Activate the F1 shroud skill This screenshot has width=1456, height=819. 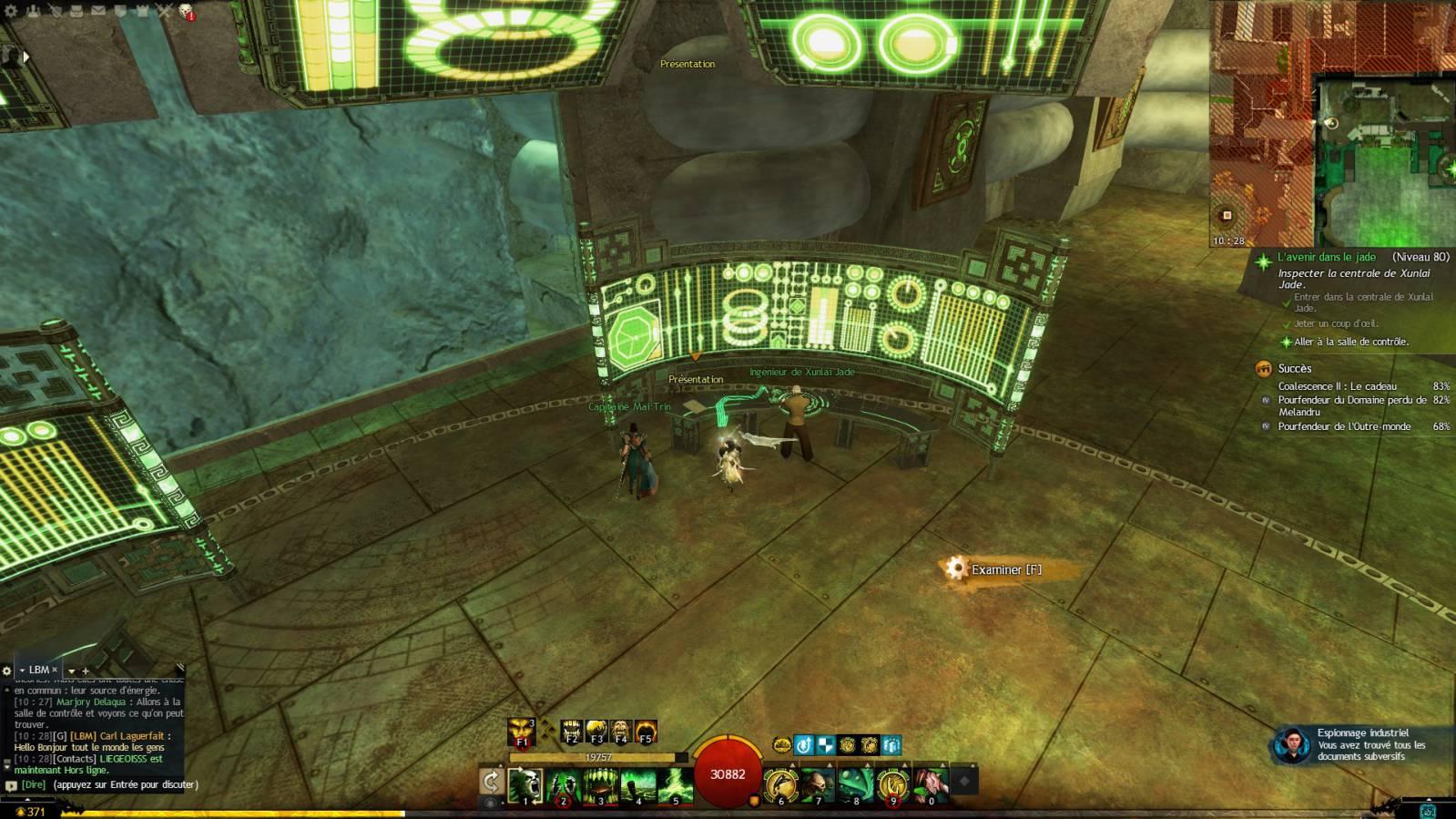[521, 732]
